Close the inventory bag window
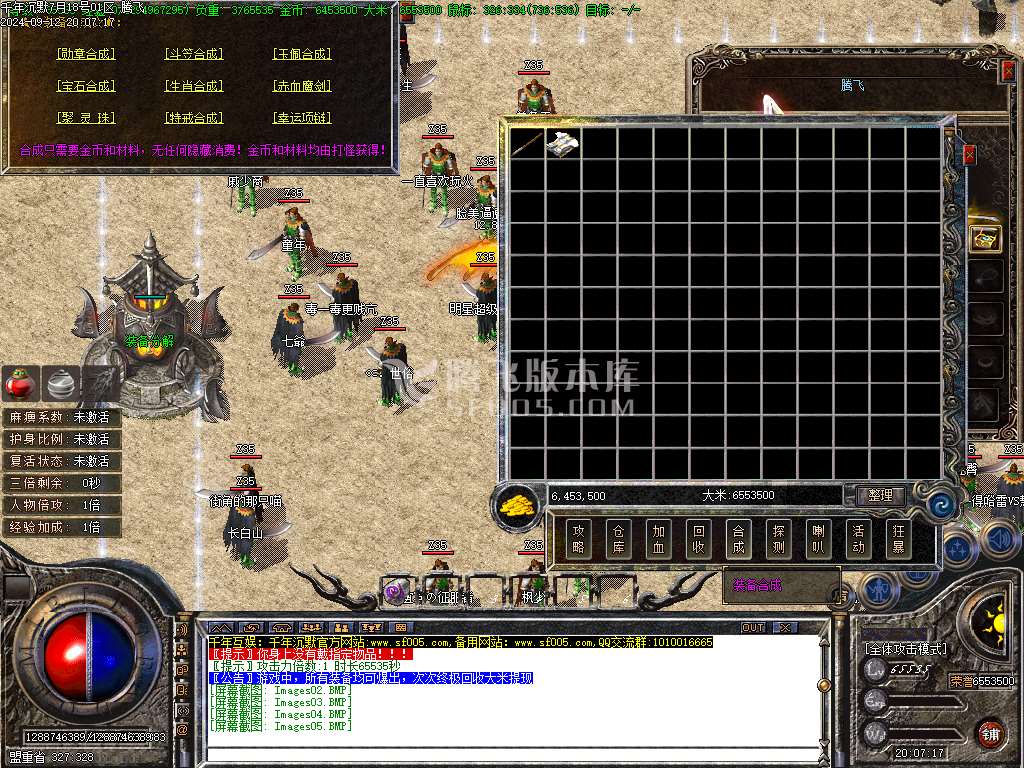The width and height of the screenshot is (1024, 768). pos(969,155)
